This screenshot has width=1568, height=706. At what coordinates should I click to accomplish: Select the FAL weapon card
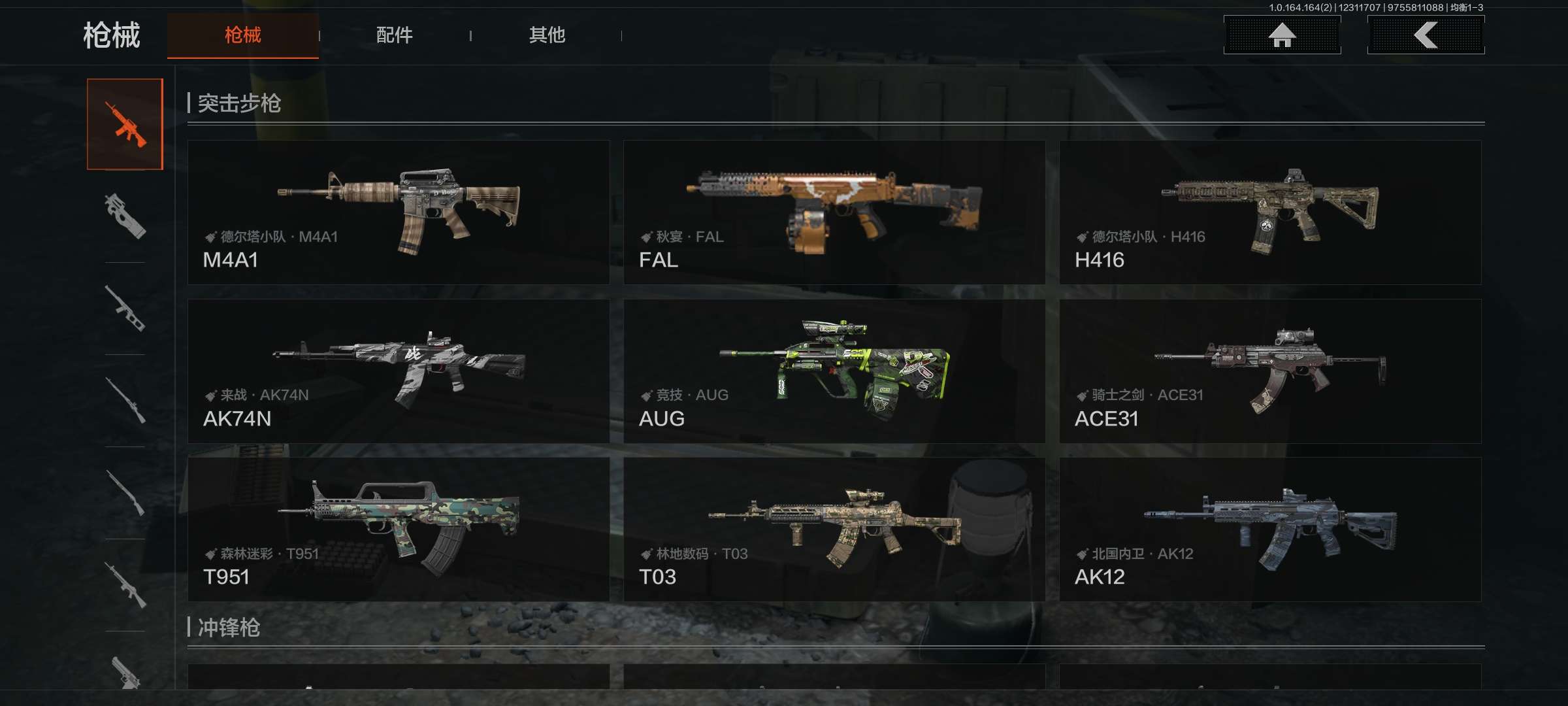tap(834, 212)
